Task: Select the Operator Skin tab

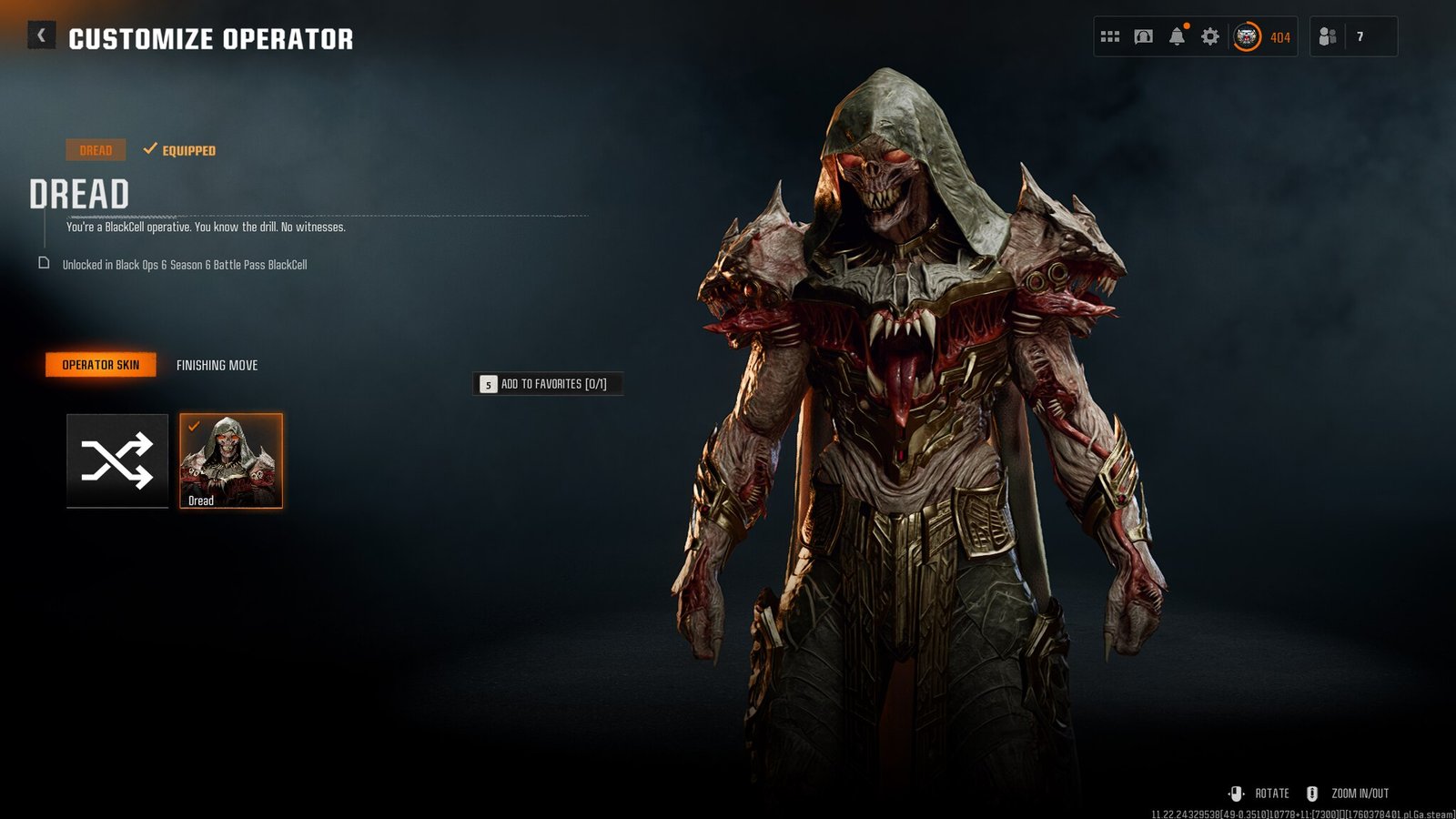Action: point(101,365)
